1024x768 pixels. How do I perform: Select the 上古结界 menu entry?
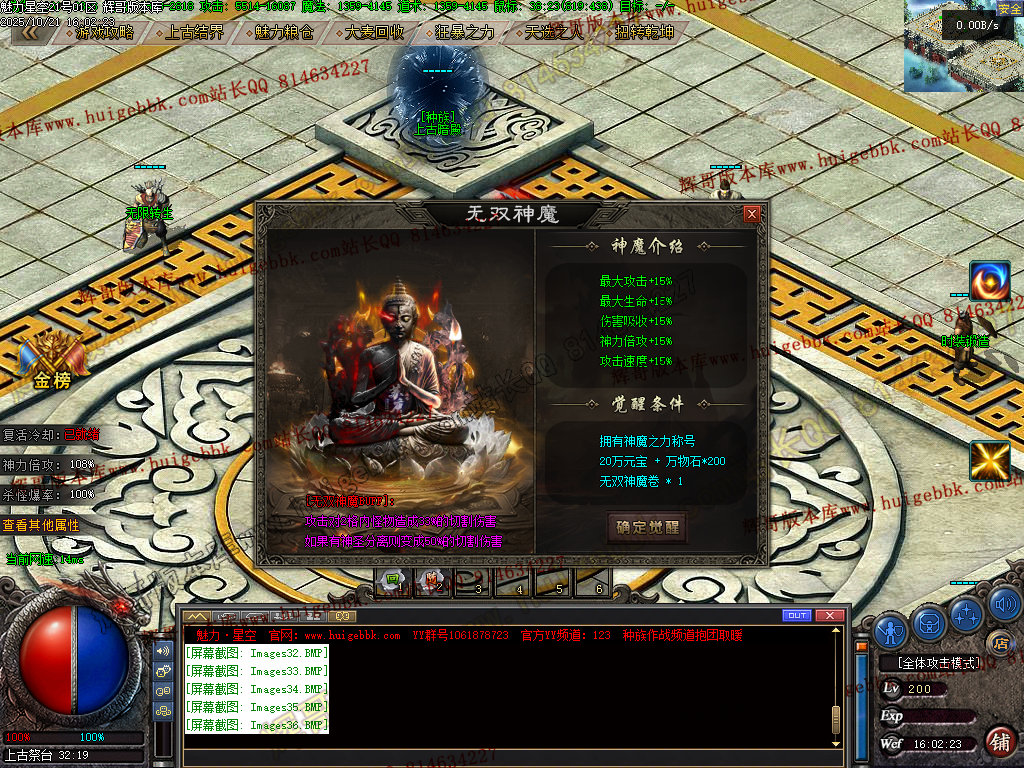coord(194,32)
